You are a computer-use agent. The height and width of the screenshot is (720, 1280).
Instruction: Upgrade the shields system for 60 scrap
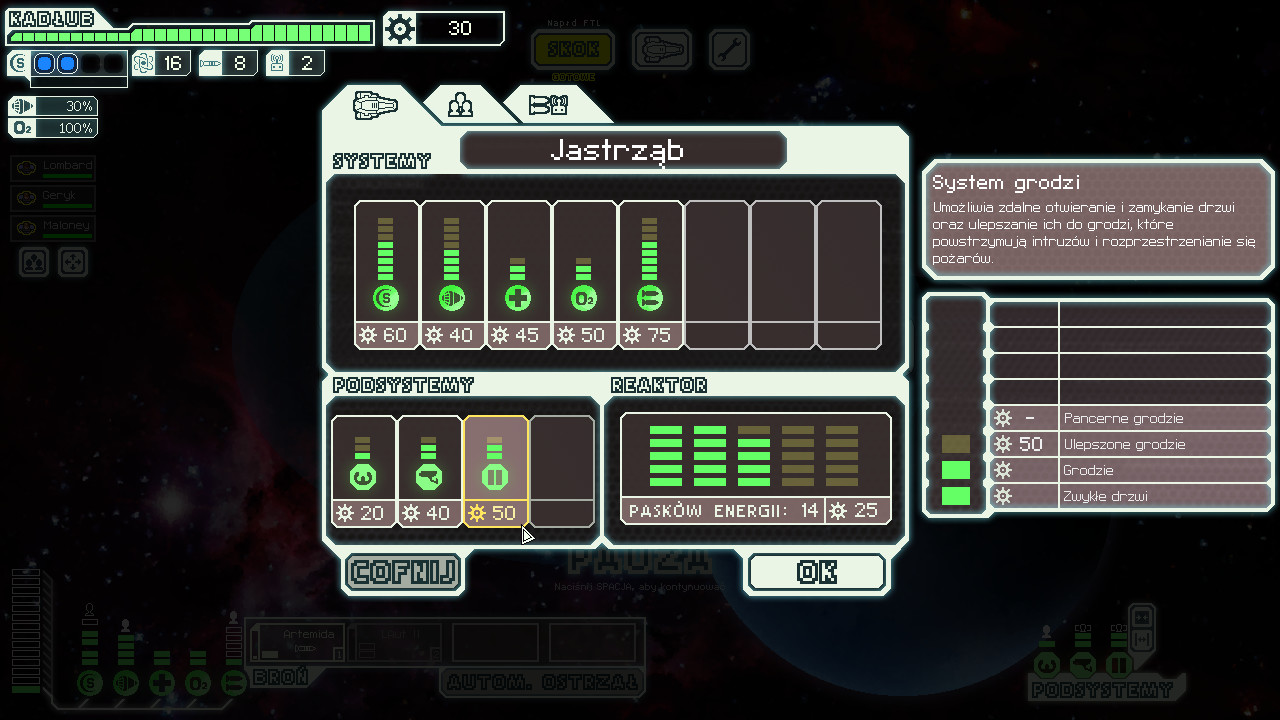pos(386,274)
